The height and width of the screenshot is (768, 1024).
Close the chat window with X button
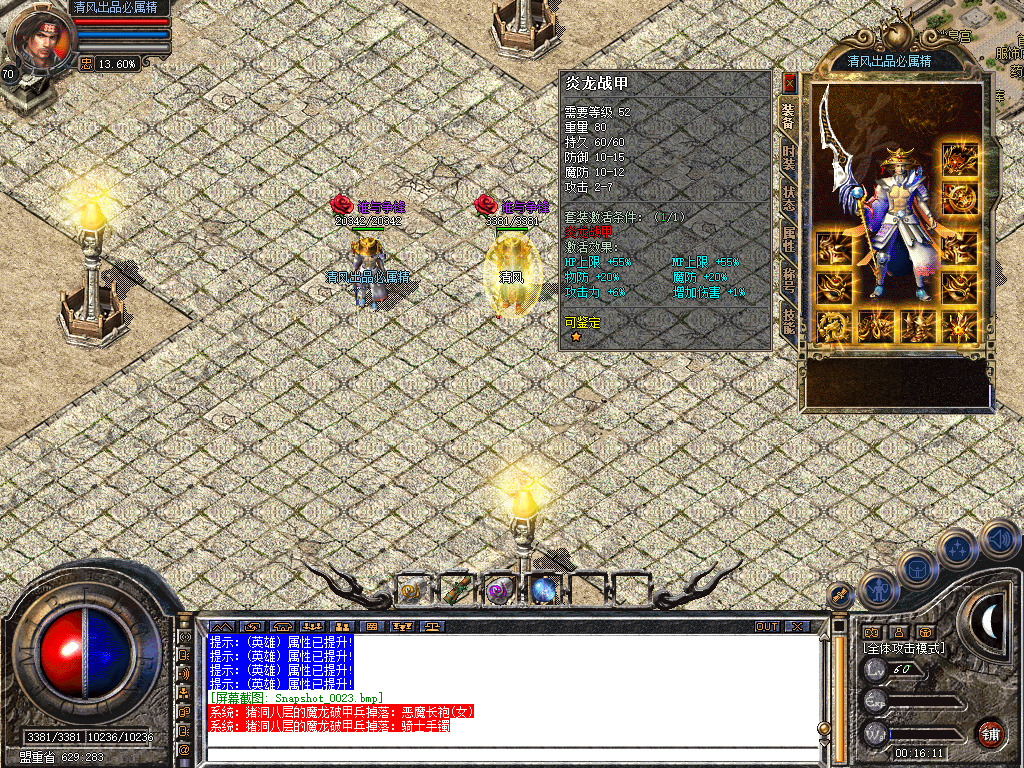pos(797,626)
